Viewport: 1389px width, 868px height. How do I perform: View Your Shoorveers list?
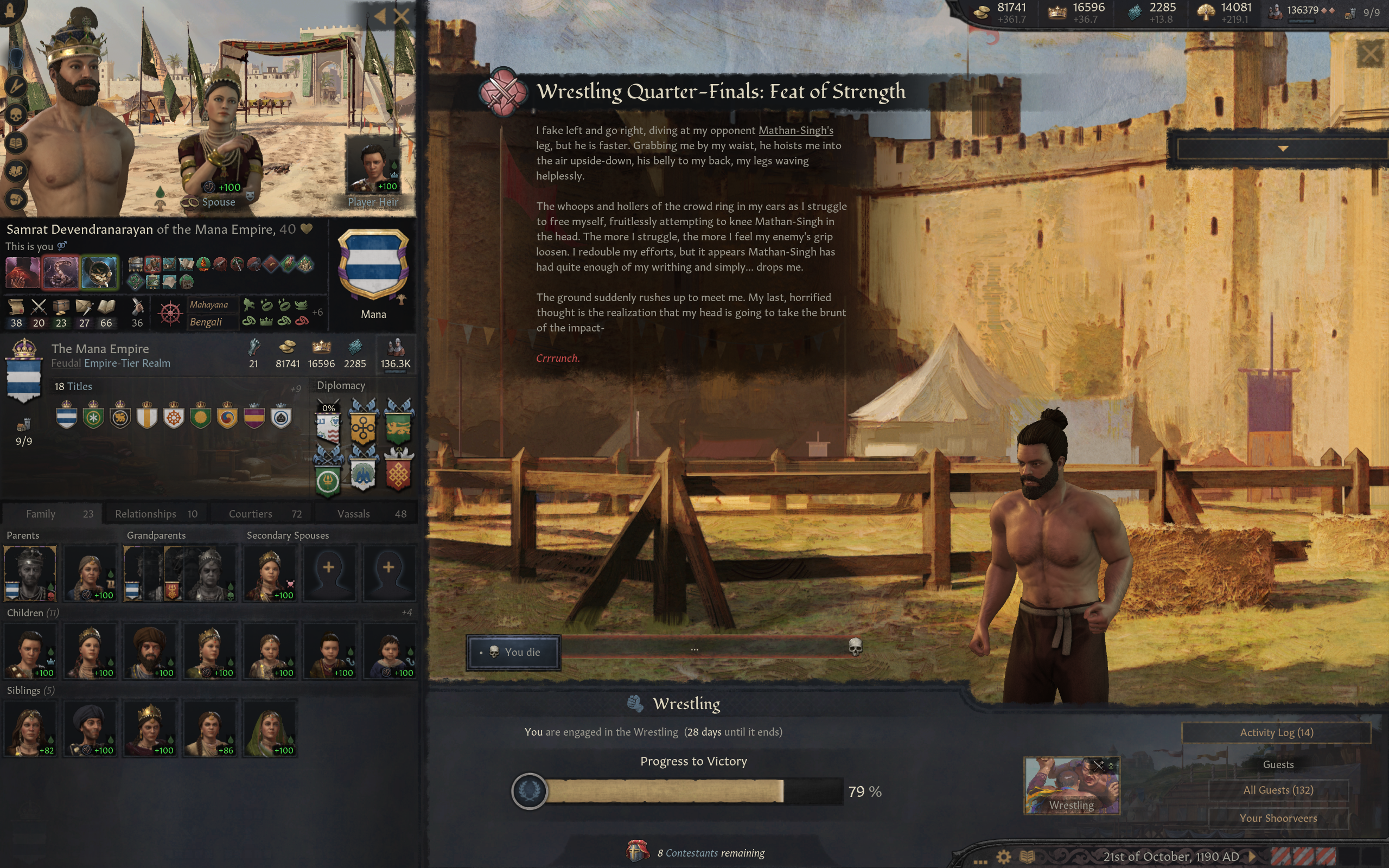[x=1278, y=818]
